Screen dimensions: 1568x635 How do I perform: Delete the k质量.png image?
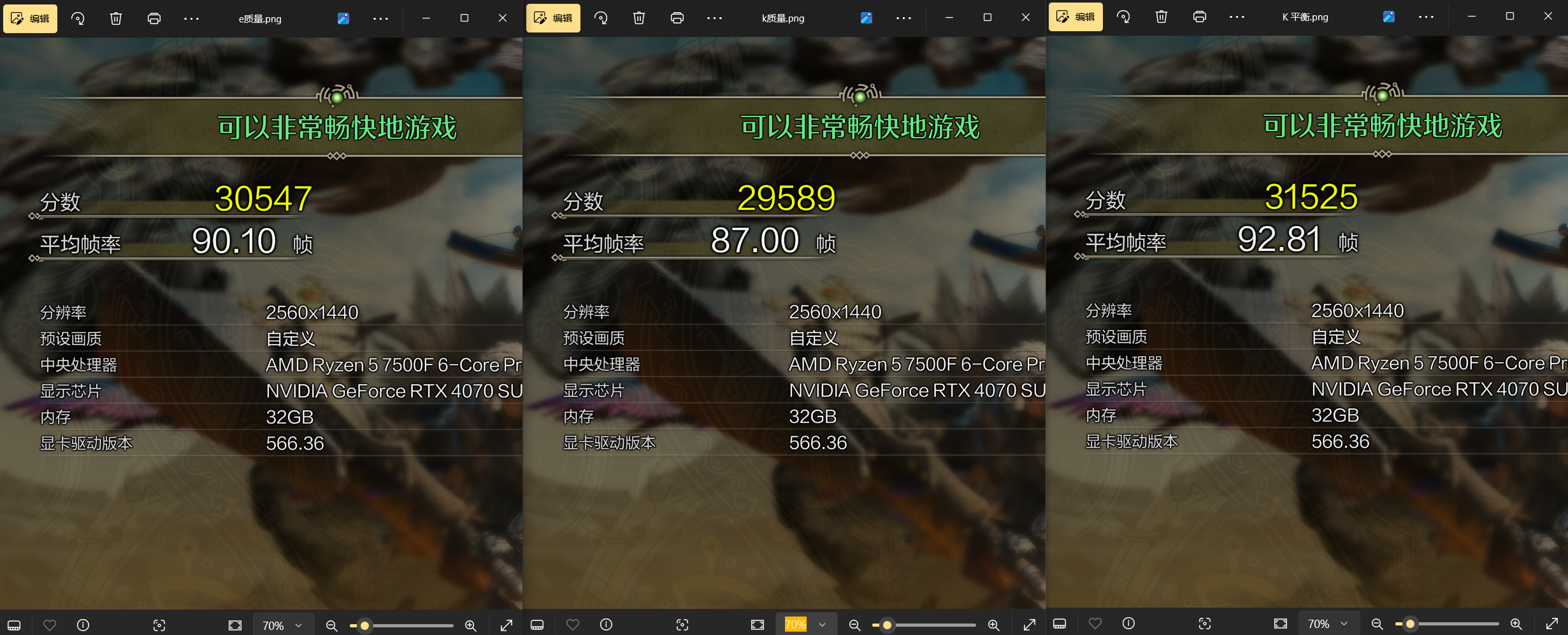click(639, 18)
